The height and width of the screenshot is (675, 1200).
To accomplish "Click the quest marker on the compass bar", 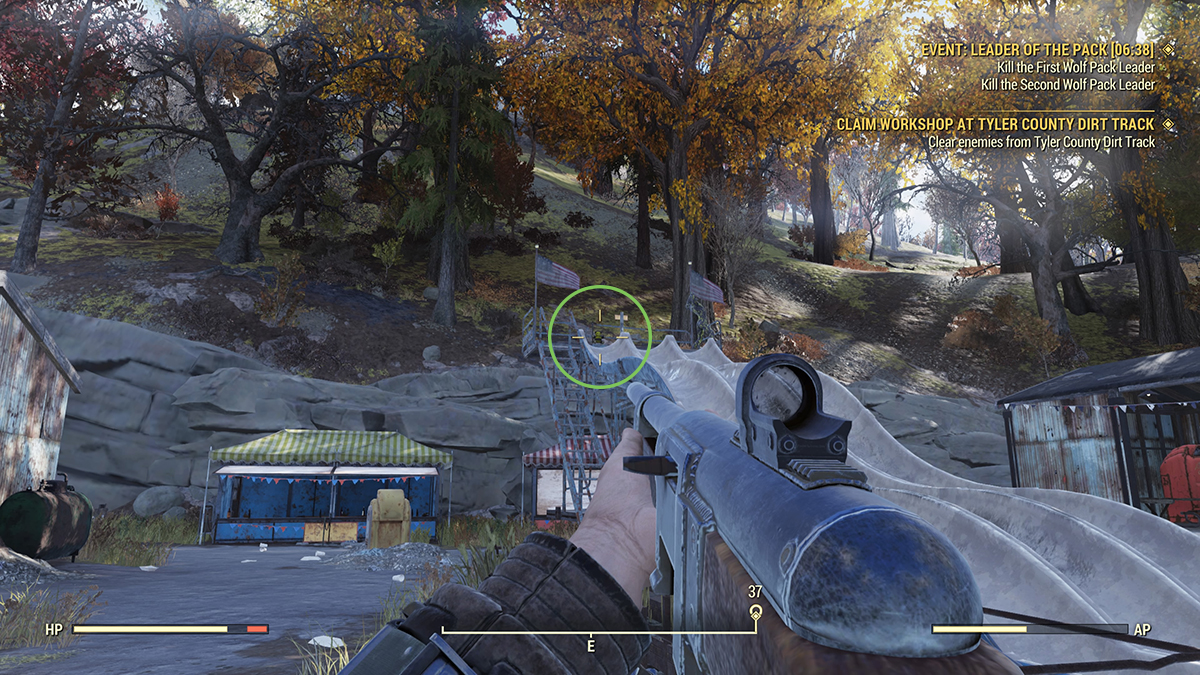I will pyautogui.click(x=755, y=614).
